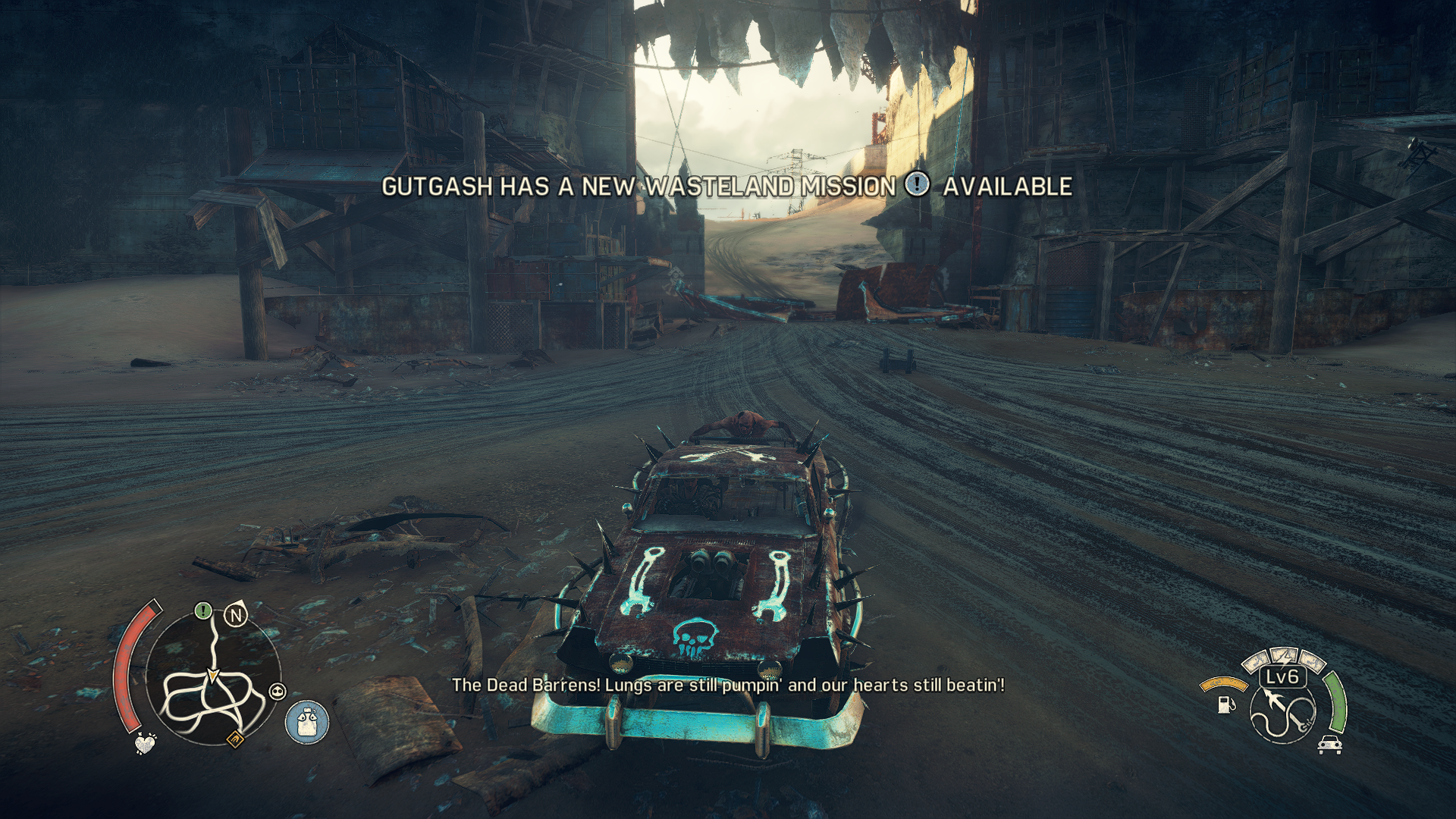The height and width of the screenshot is (819, 1456).
Task: Click the circular road minimap
Action: (213, 677)
